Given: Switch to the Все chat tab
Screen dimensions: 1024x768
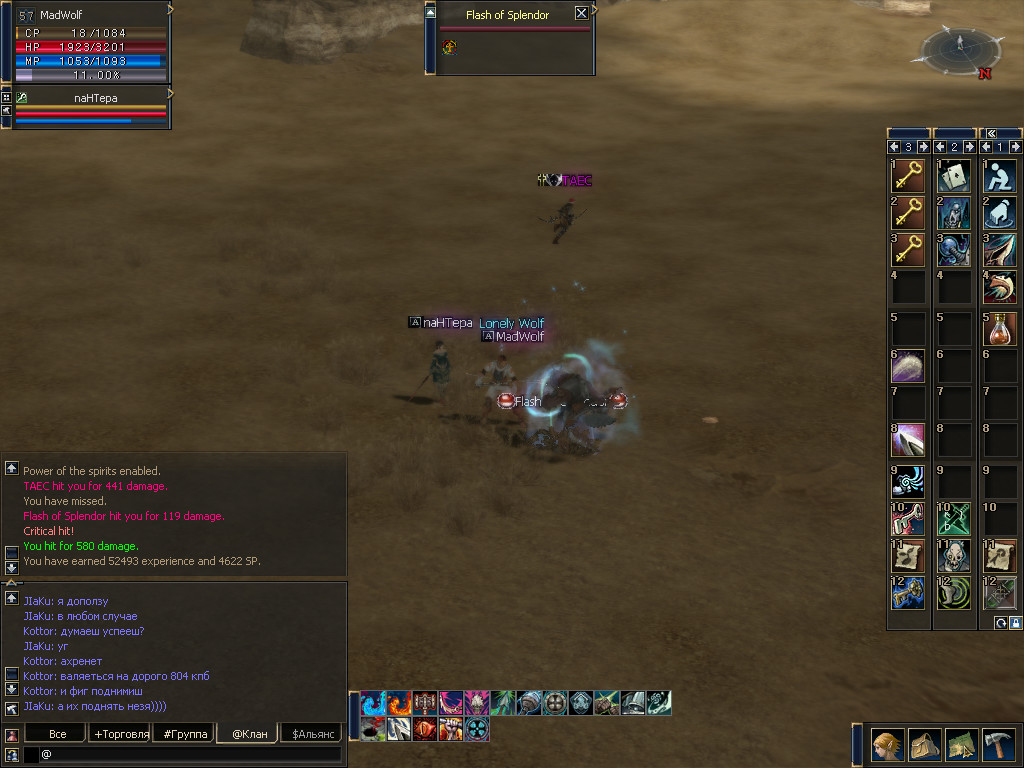Looking at the screenshot, I should click(x=58, y=734).
